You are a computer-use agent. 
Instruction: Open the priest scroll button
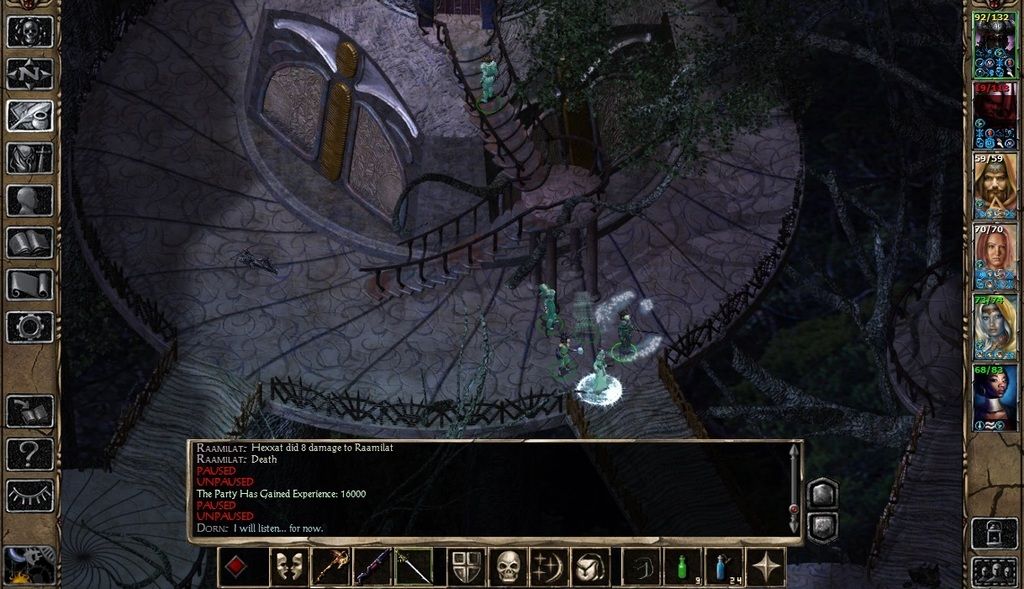pyautogui.click(x=30, y=284)
